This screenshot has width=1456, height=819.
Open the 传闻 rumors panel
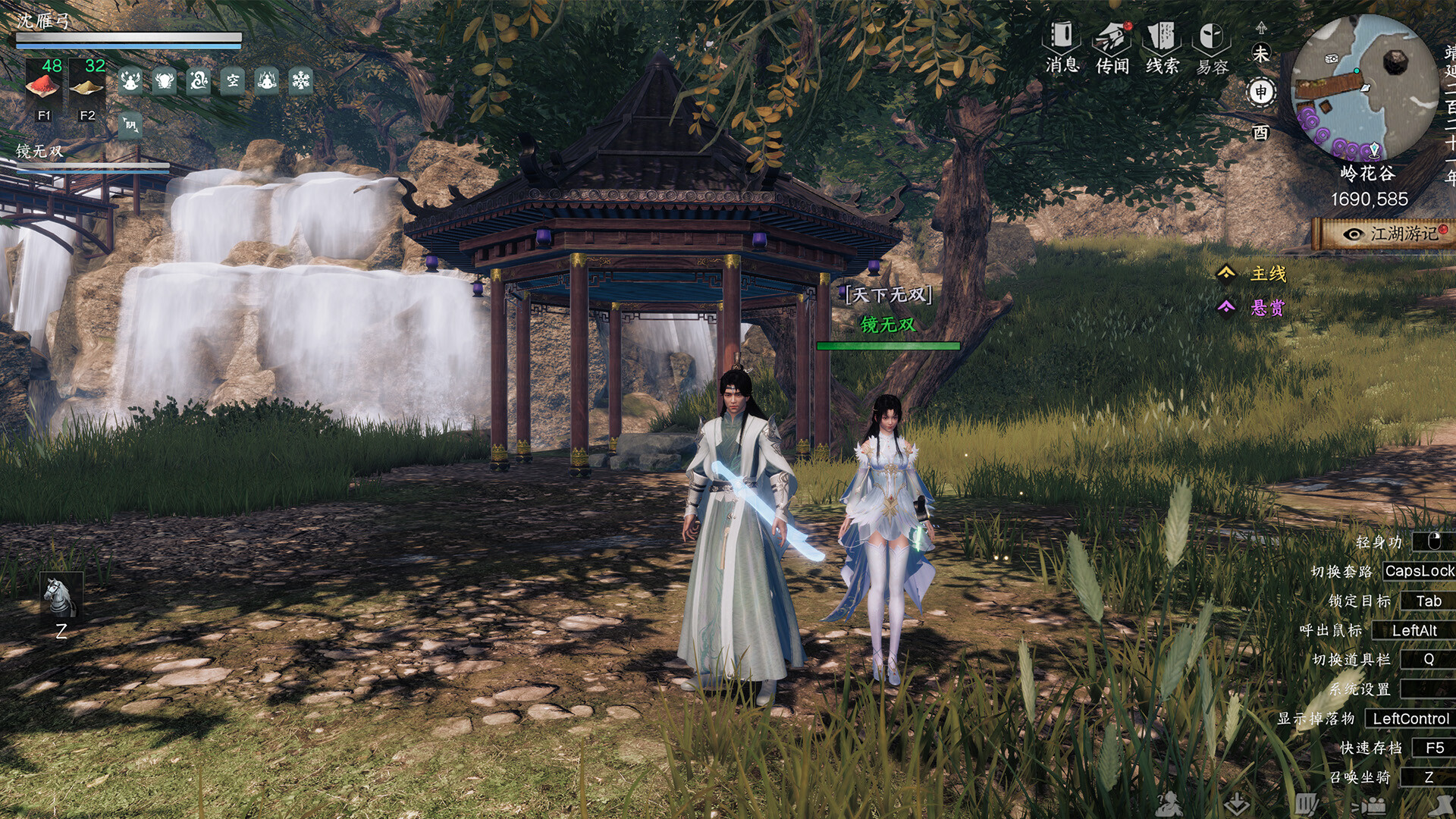1112,47
